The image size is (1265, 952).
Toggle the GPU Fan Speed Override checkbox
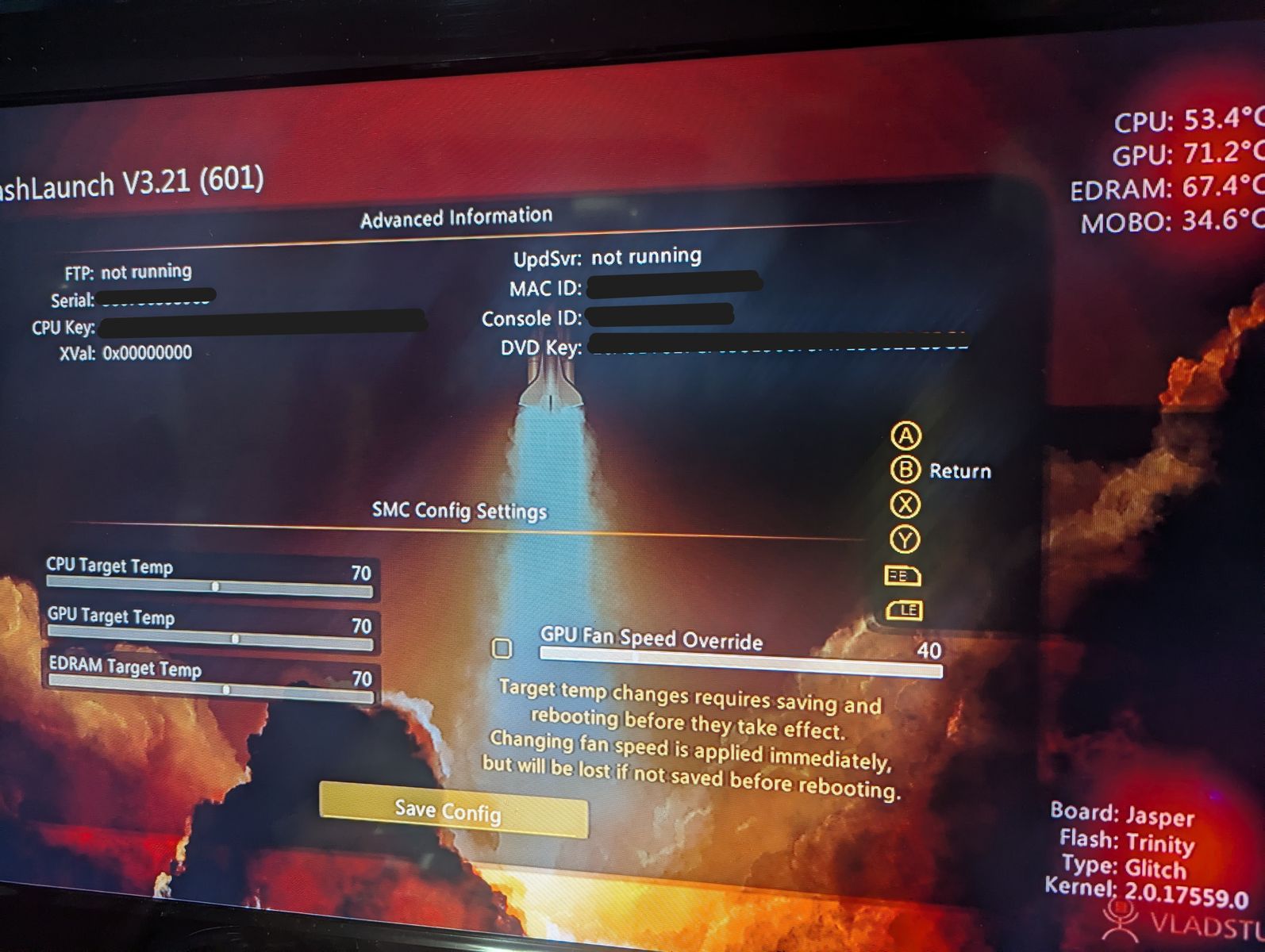click(x=502, y=648)
